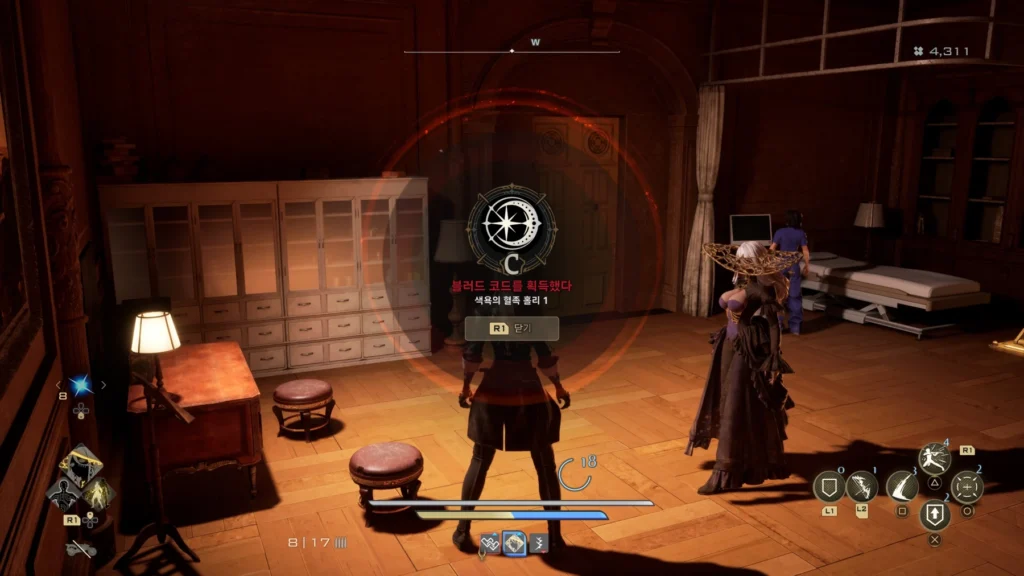Activate the shield up-arrow skill icon
This screenshot has width=1024, height=576.
(934, 515)
